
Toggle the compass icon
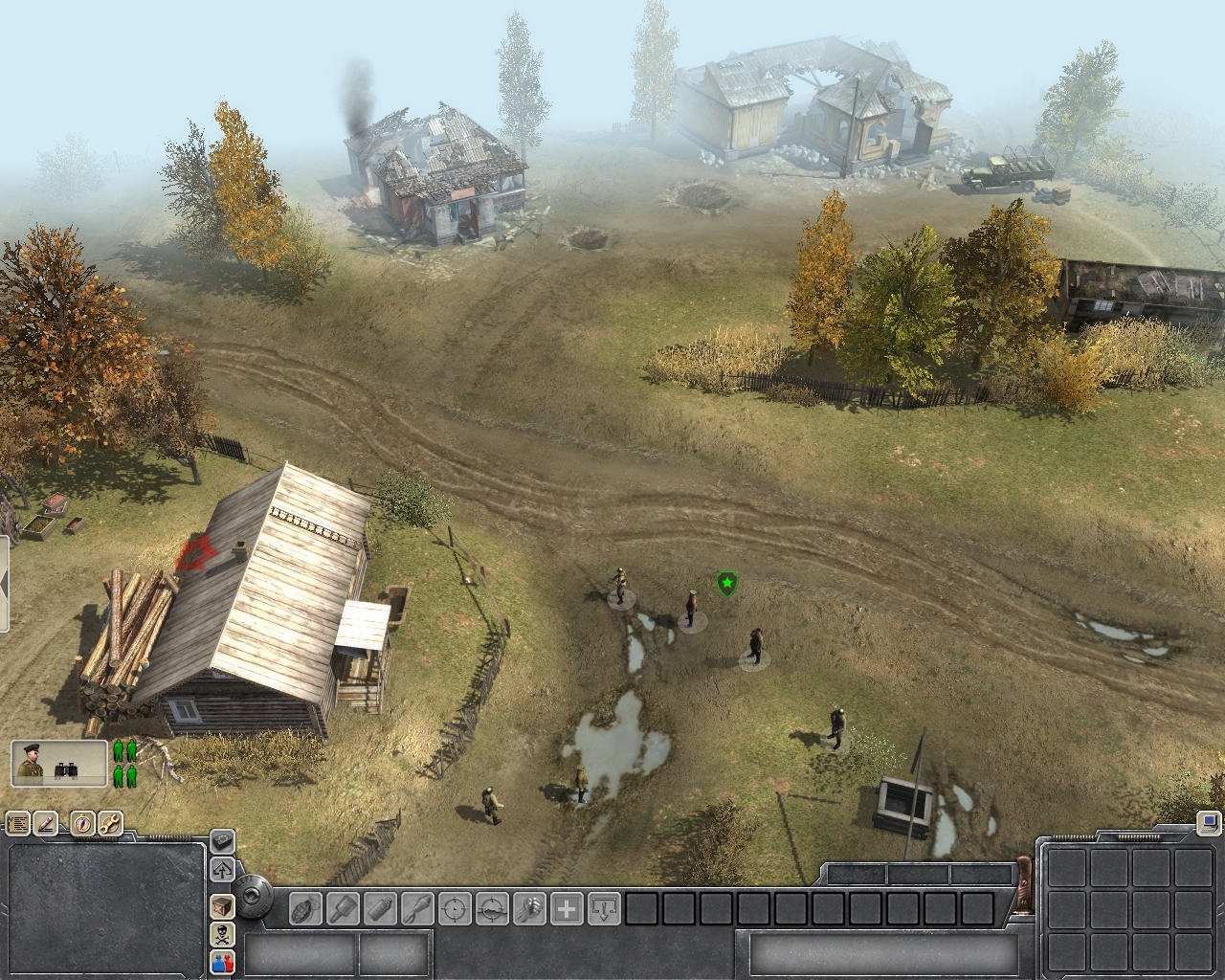tap(83, 823)
